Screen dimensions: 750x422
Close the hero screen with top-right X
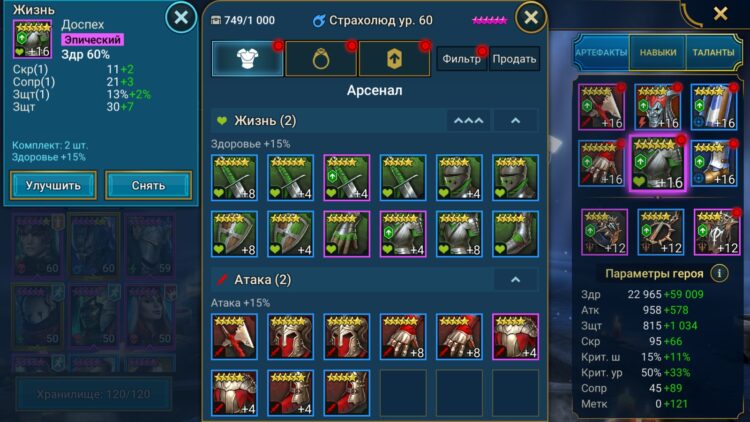(720, 13)
